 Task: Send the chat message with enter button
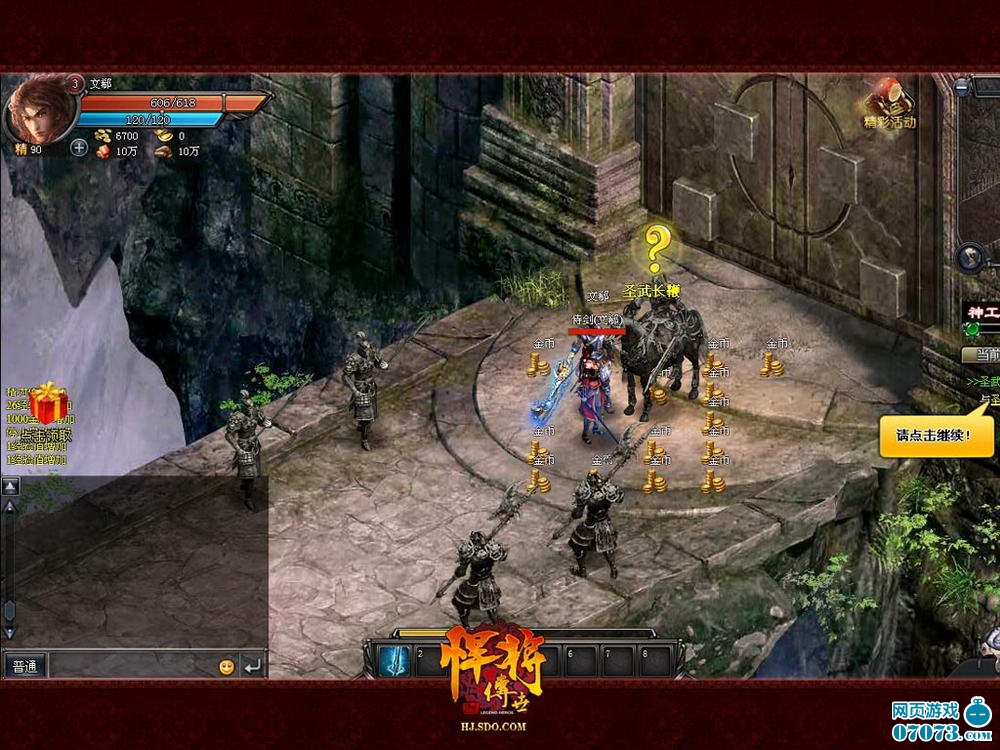click(x=252, y=665)
